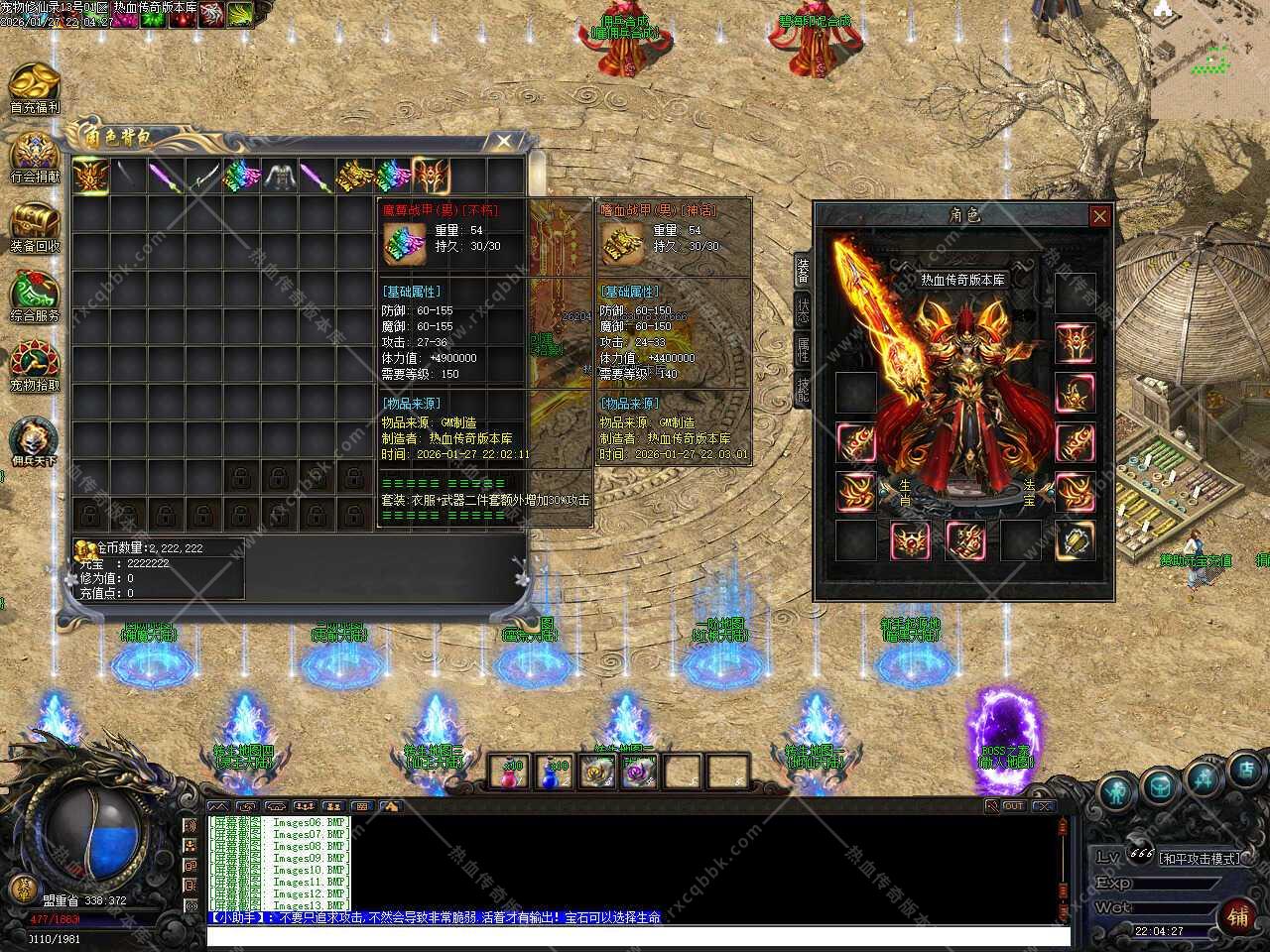Close the character backpack window
This screenshot has width=1270, height=952.
pos(504,142)
